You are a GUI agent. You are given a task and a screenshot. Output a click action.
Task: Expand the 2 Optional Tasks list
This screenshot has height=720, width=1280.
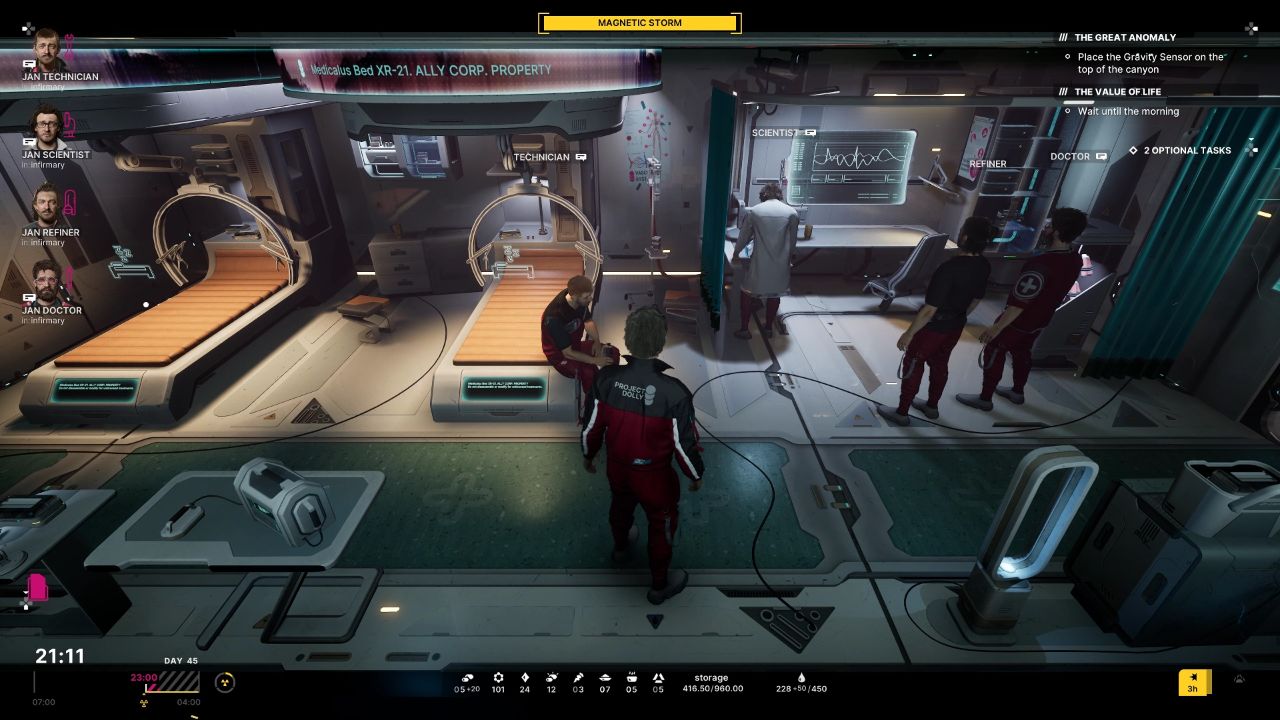coord(1180,151)
